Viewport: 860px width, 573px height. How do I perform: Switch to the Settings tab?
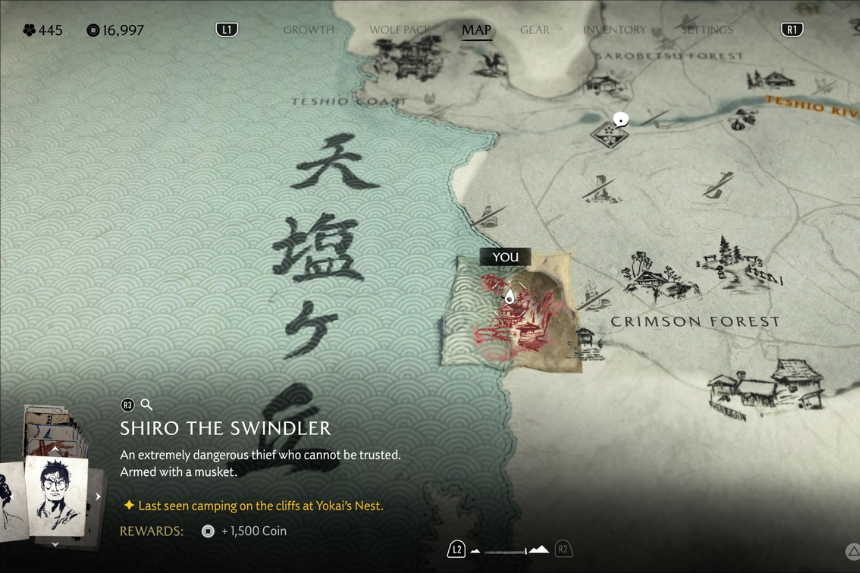[707, 30]
